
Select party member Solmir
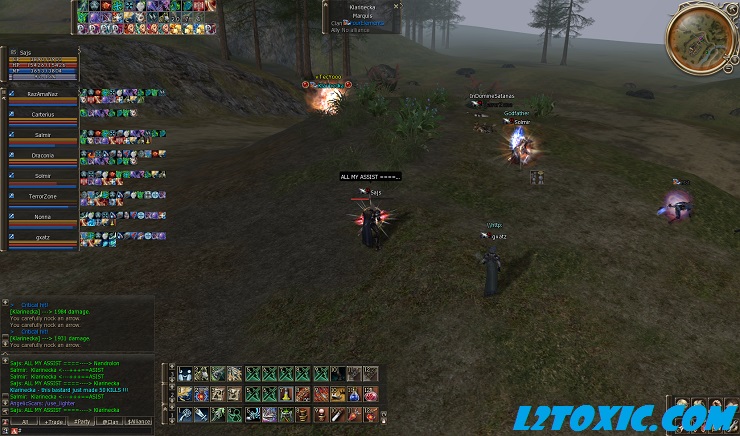[42, 175]
